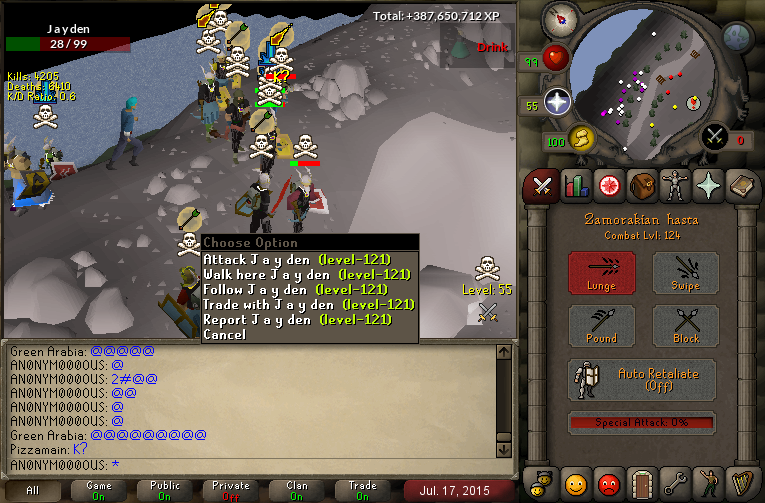Pick the Report Jayden option

click(x=296, y=319)
